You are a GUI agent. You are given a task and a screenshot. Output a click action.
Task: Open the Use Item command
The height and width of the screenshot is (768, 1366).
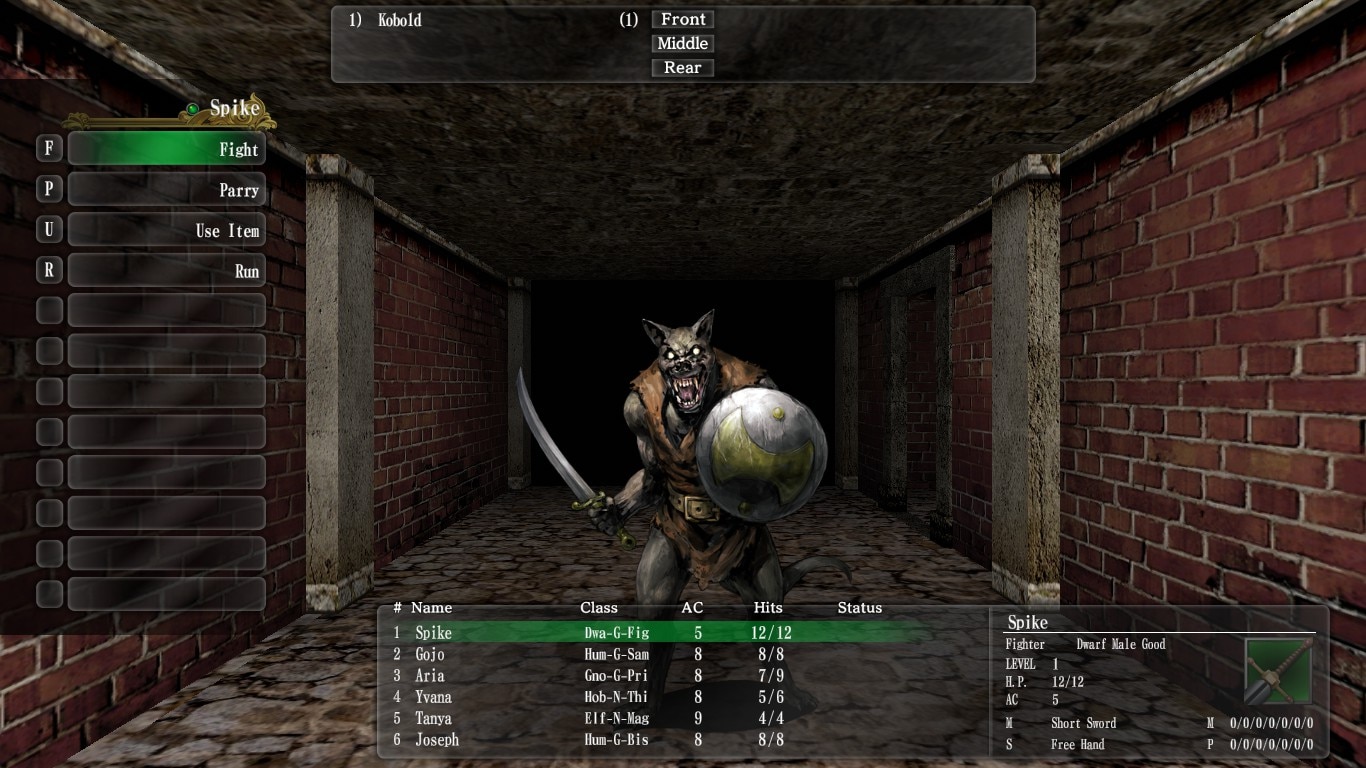pyautogui.click(x=166, y=231)
